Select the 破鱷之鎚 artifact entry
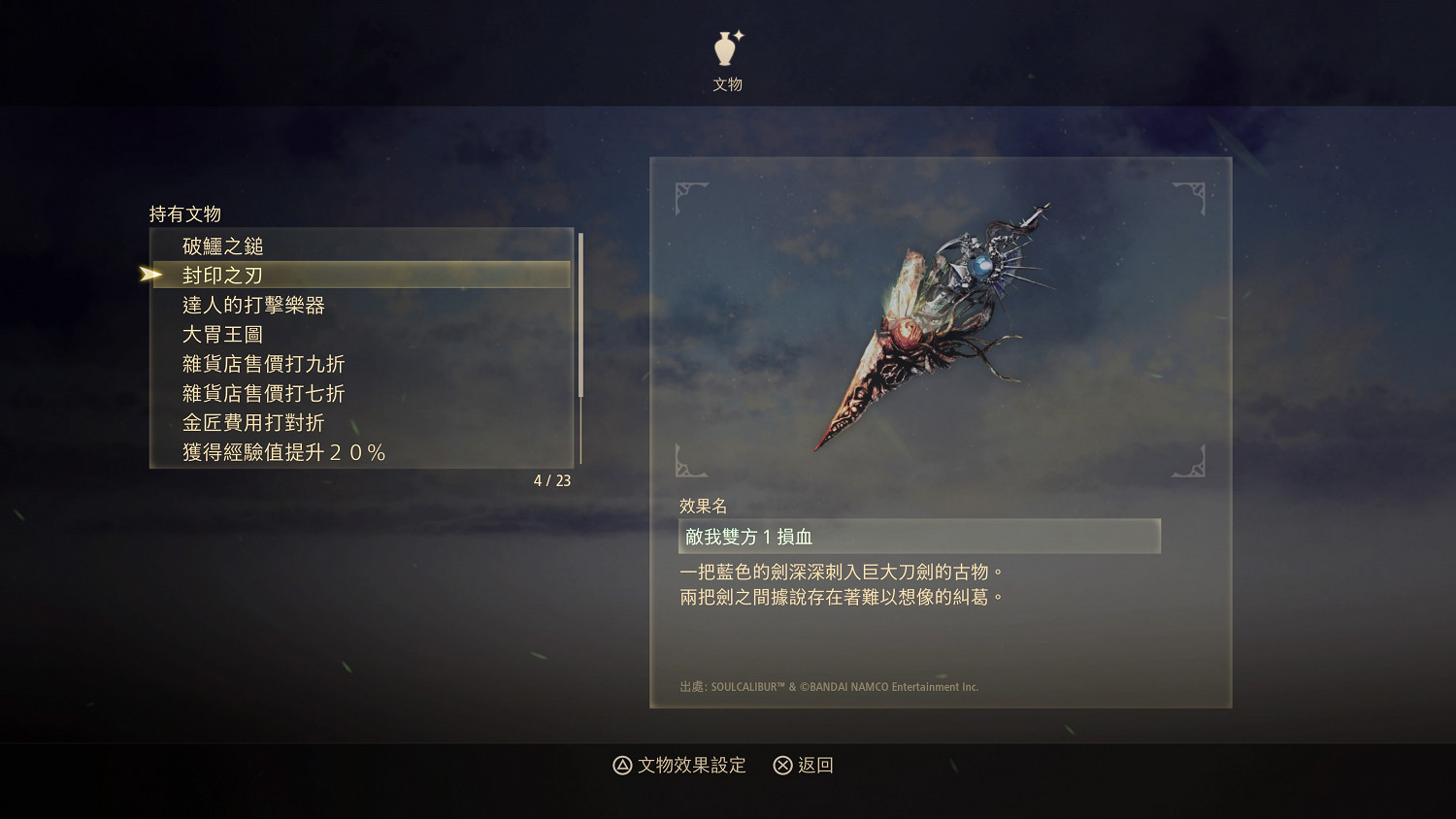The image size is (1456, 819). coord(224,246)
